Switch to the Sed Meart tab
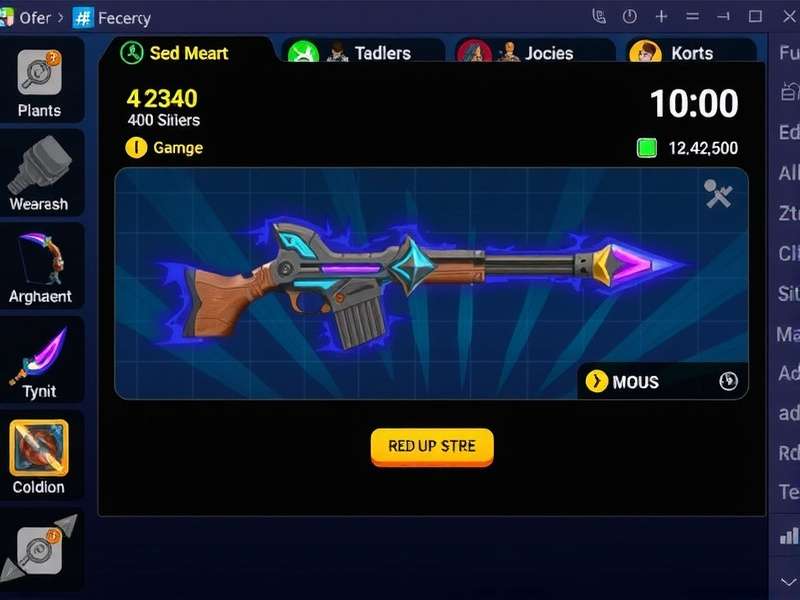The width and height of the screenshot is (800, 600). pyautogui.click(x=186, y=53)
